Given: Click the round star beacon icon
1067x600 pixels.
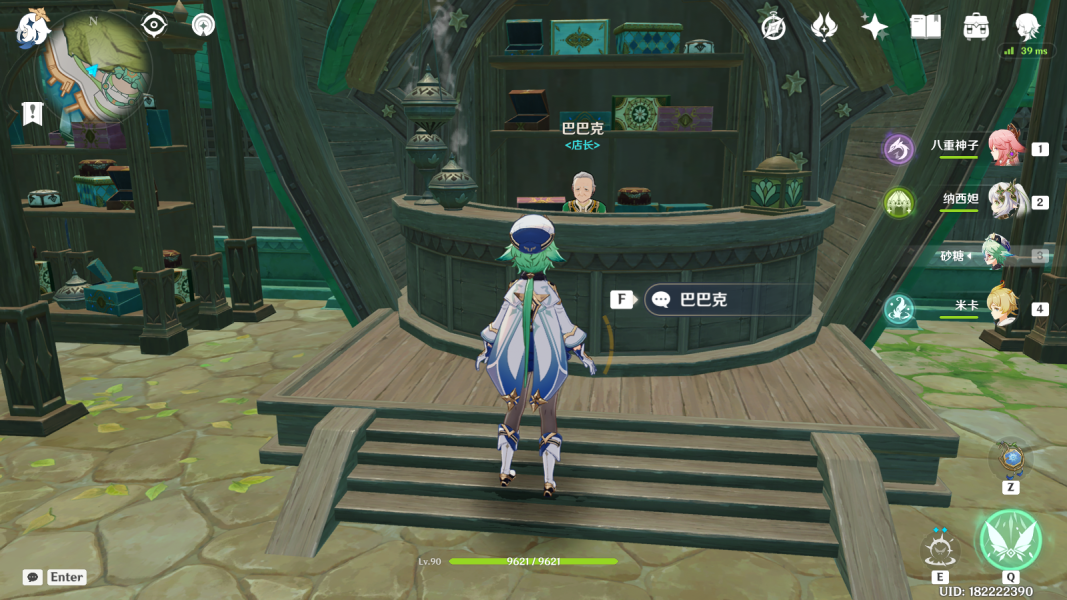Looking at the screenshot, I should click(203, 25).
